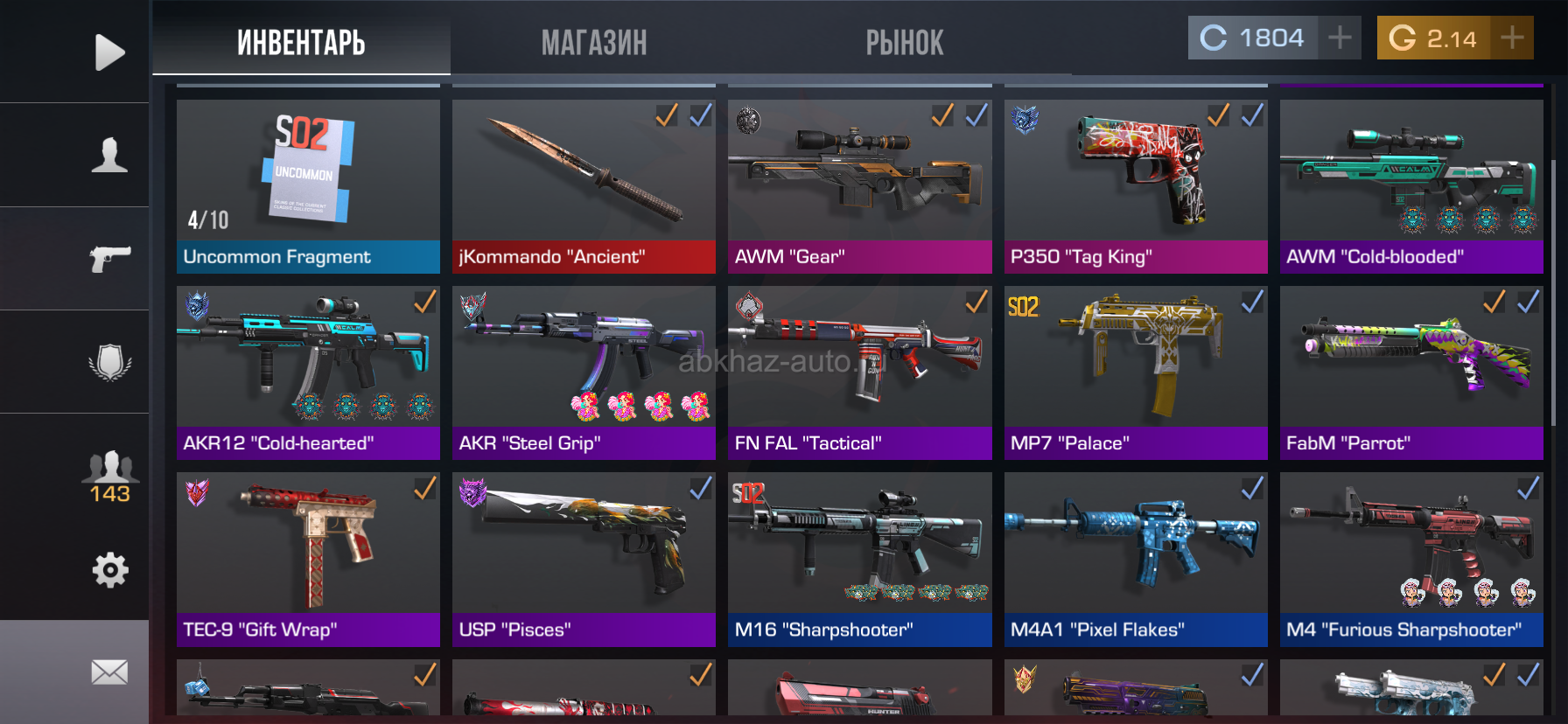This screenshot has width=1568, height=724.
Task: Select the Uncommon Fragment item
Action: tap(308, 186)
